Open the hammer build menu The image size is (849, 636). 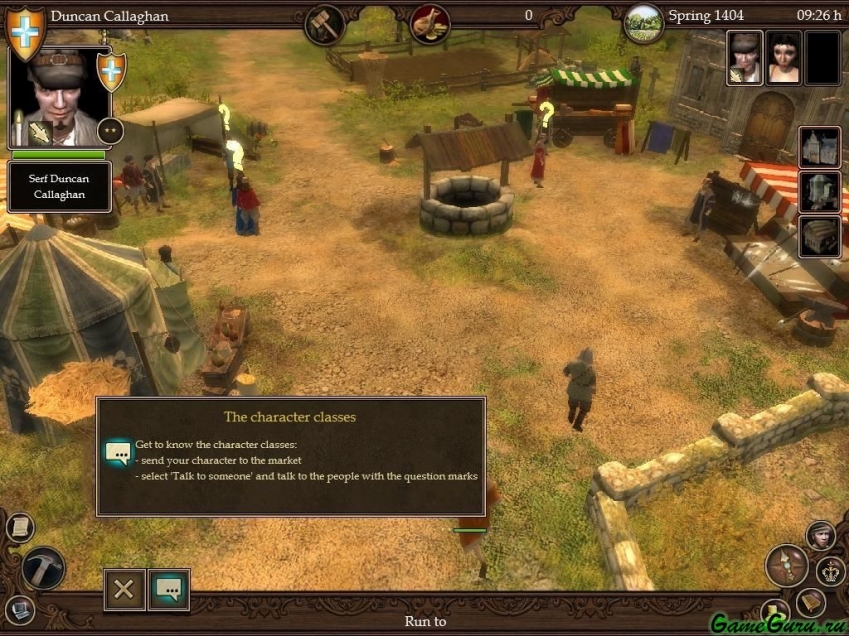42,568
